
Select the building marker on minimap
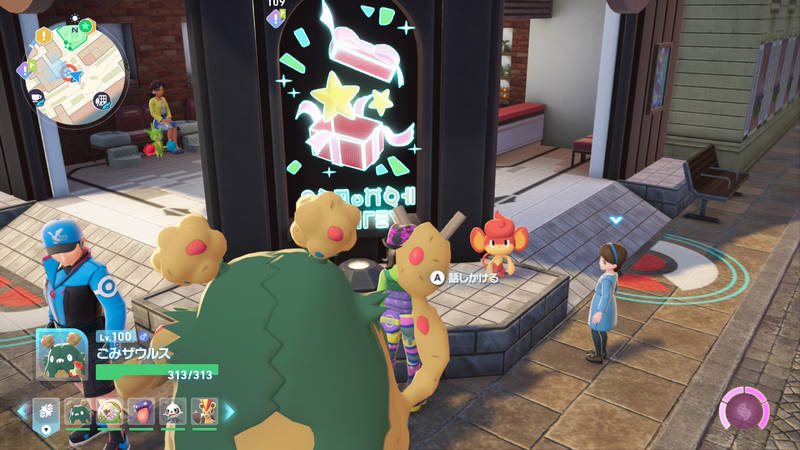[101, 100]
